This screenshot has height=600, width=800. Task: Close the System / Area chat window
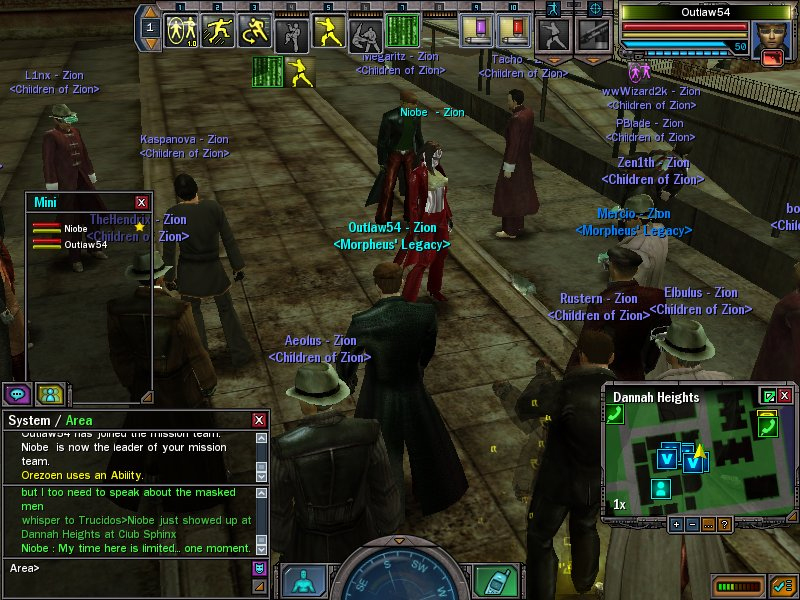pos(260,421)
